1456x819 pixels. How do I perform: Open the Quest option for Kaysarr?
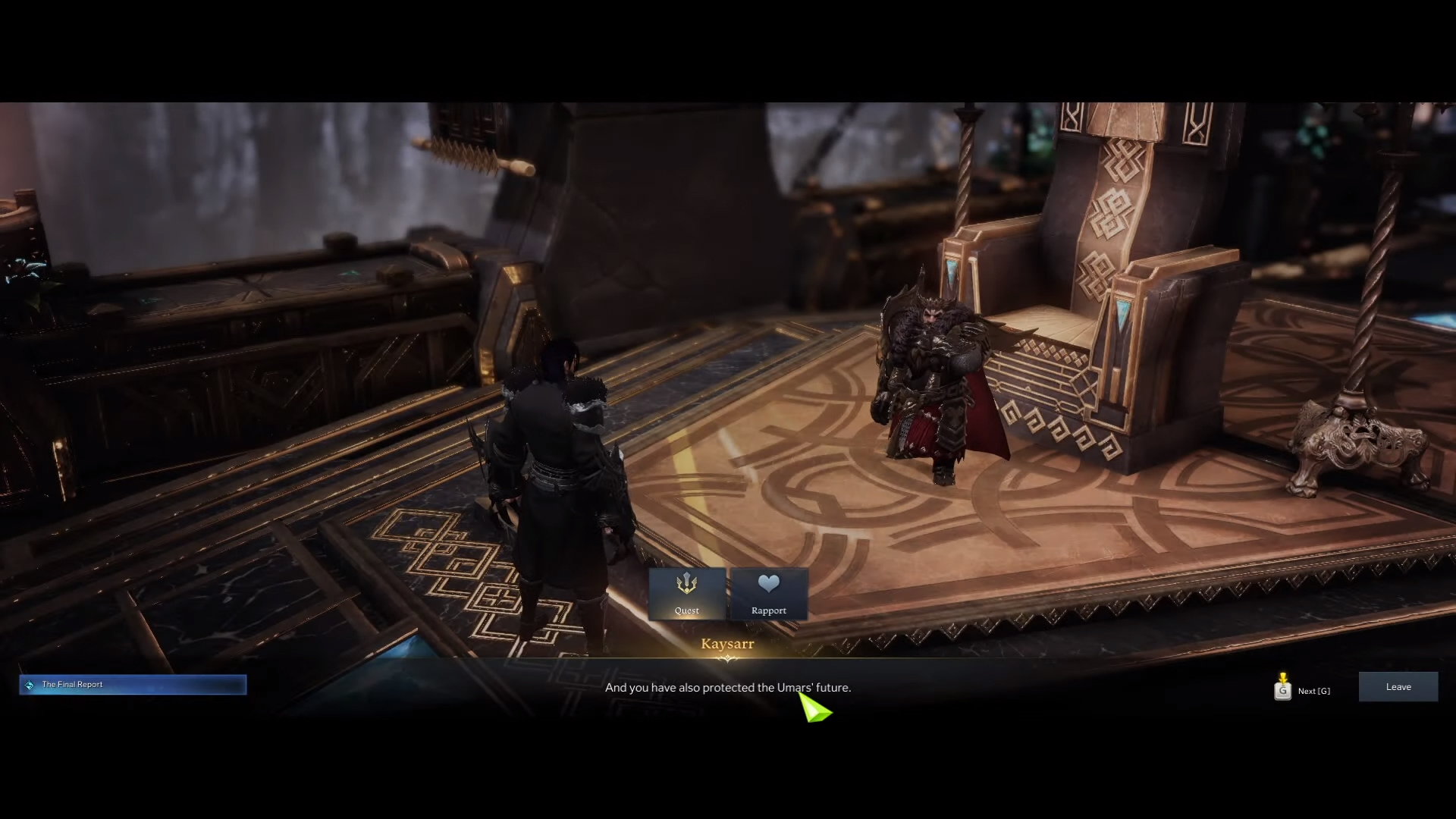coord(687,594)
